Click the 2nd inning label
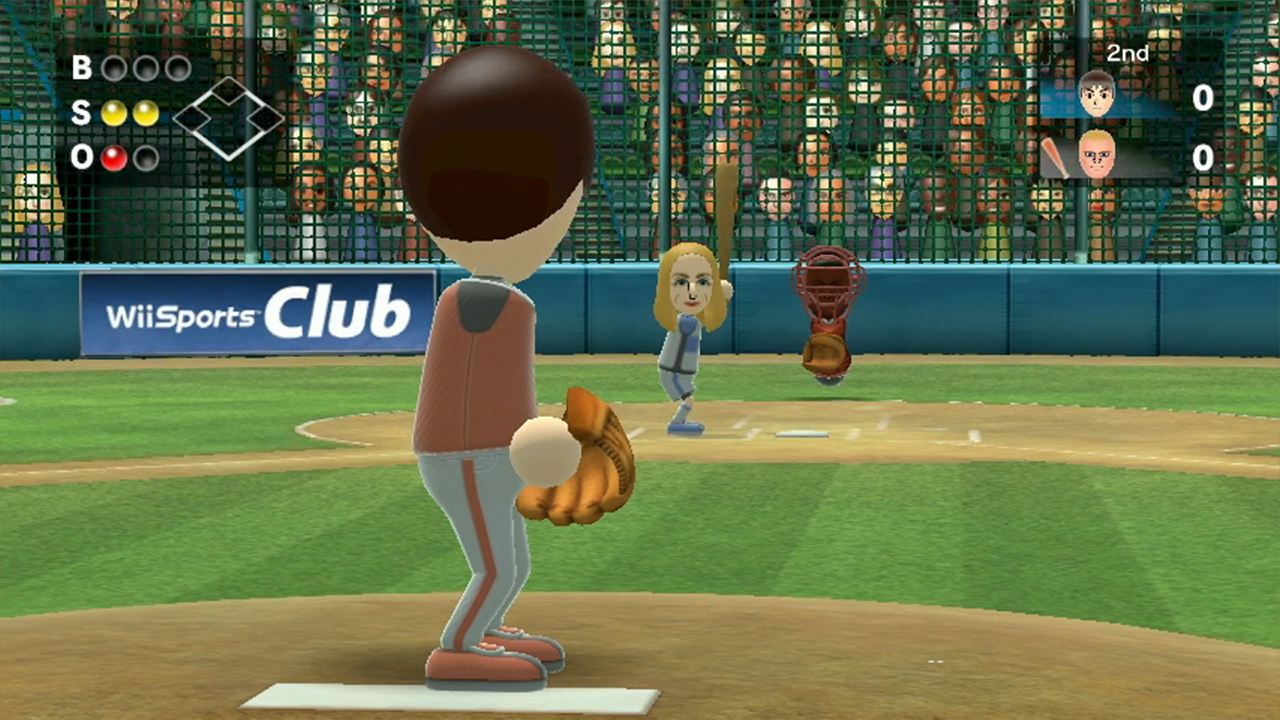Image resolution: width=1280 pixels, height=720 pixels. point(1128,54)
